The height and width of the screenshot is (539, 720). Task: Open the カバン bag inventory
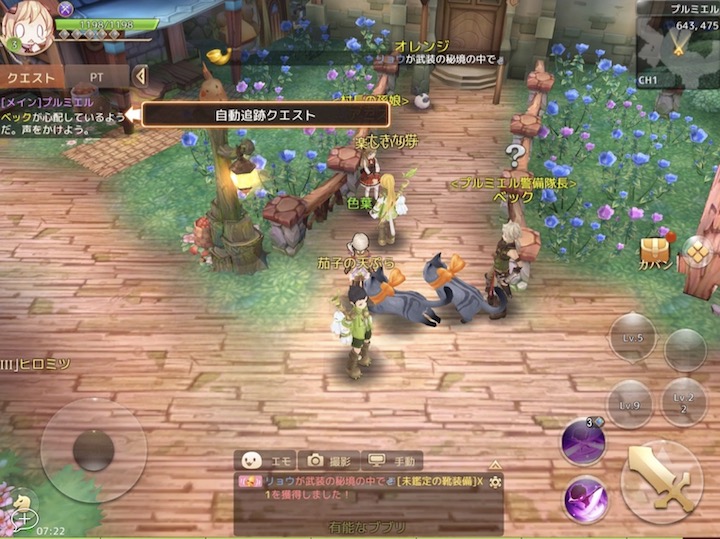coord(655,253)
